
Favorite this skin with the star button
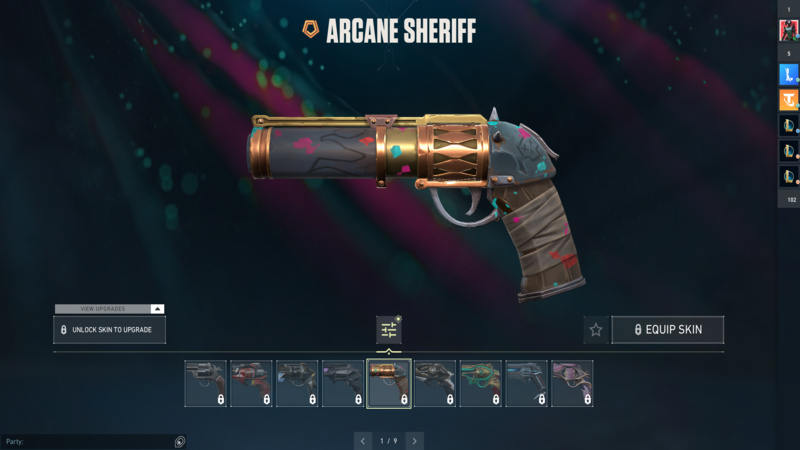point(596,330)
